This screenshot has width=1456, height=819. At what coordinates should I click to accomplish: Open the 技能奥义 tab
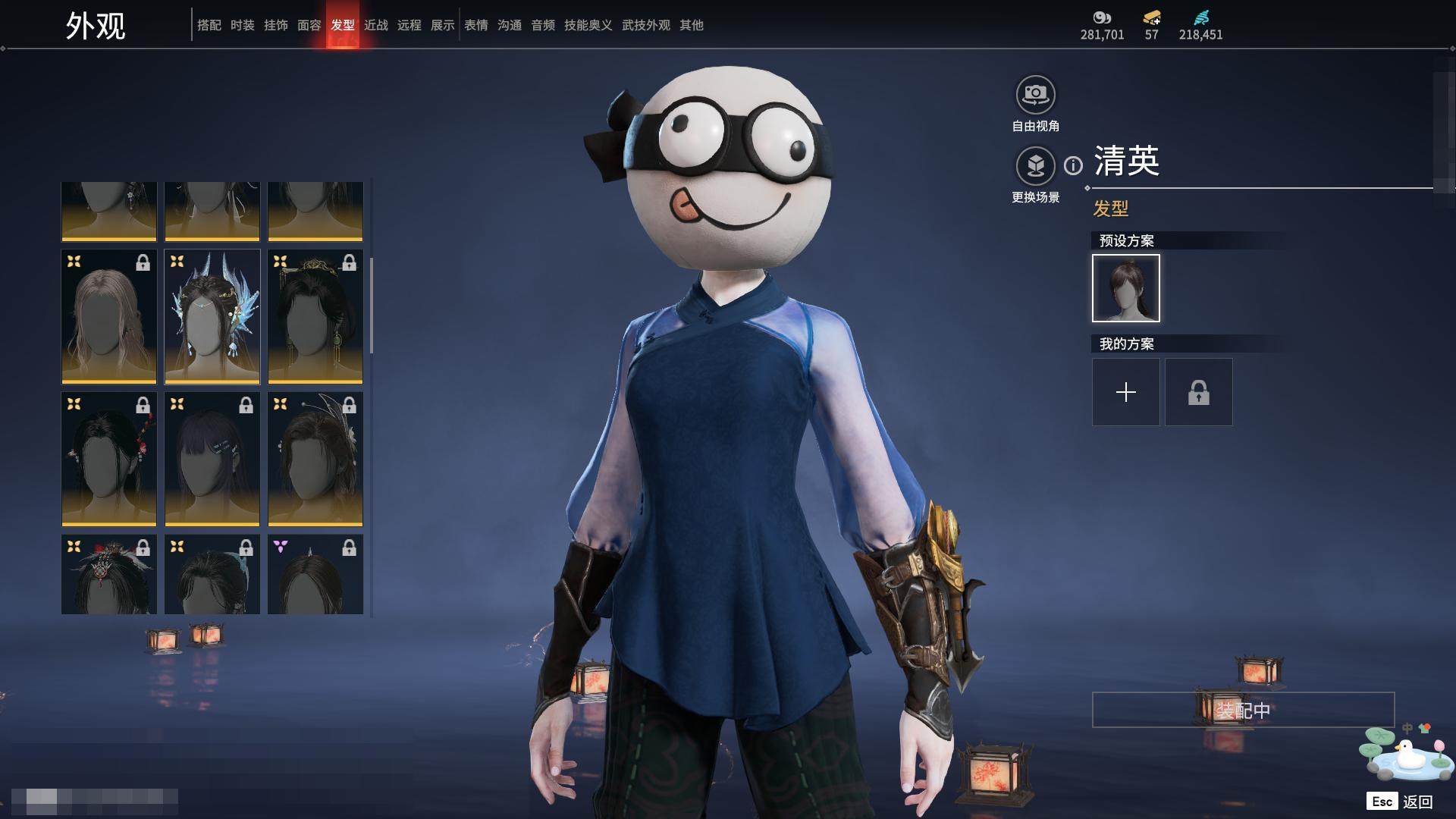pos(588,25)
